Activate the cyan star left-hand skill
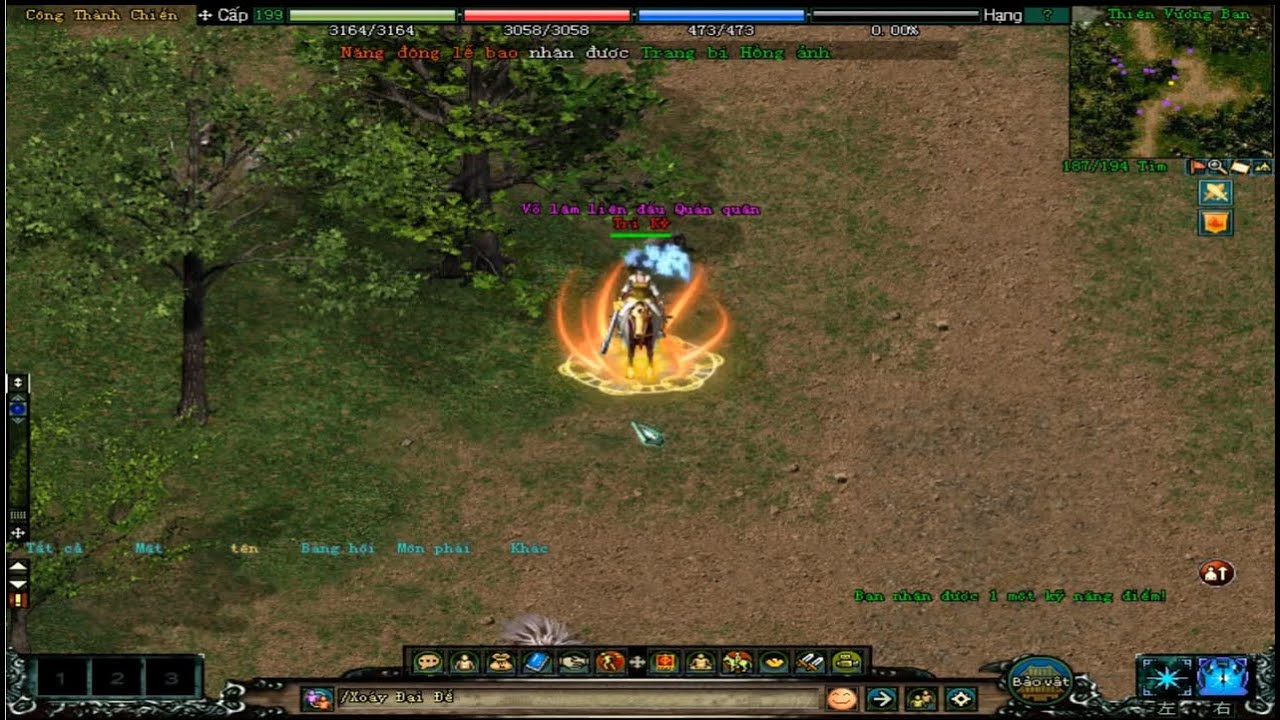This screenshot has height=720, width=1280. click(1166, 677)
